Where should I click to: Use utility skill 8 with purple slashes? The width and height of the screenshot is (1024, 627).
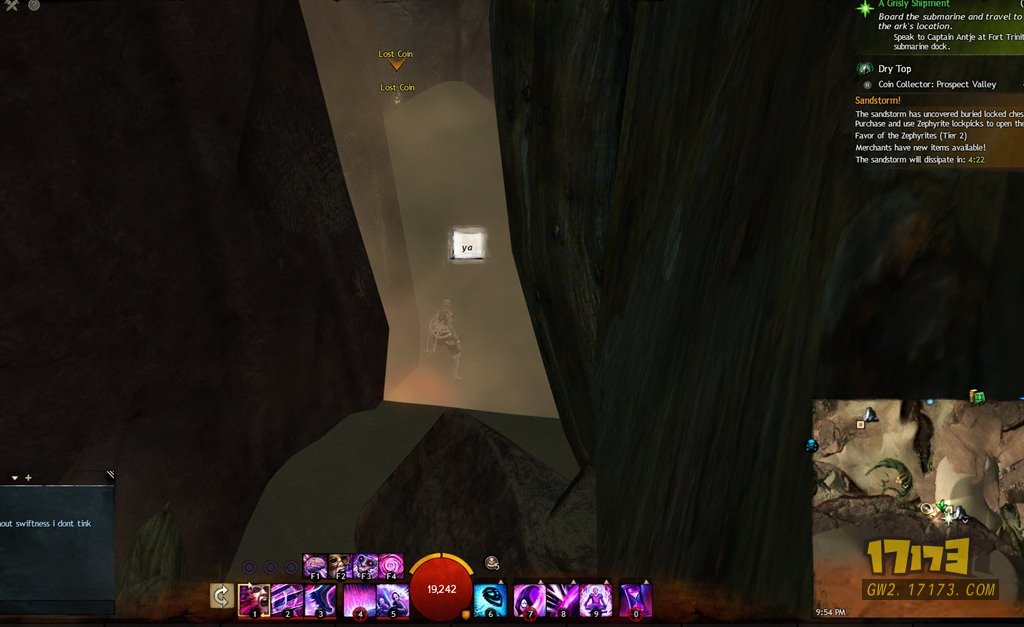click(x=562, y=600)
